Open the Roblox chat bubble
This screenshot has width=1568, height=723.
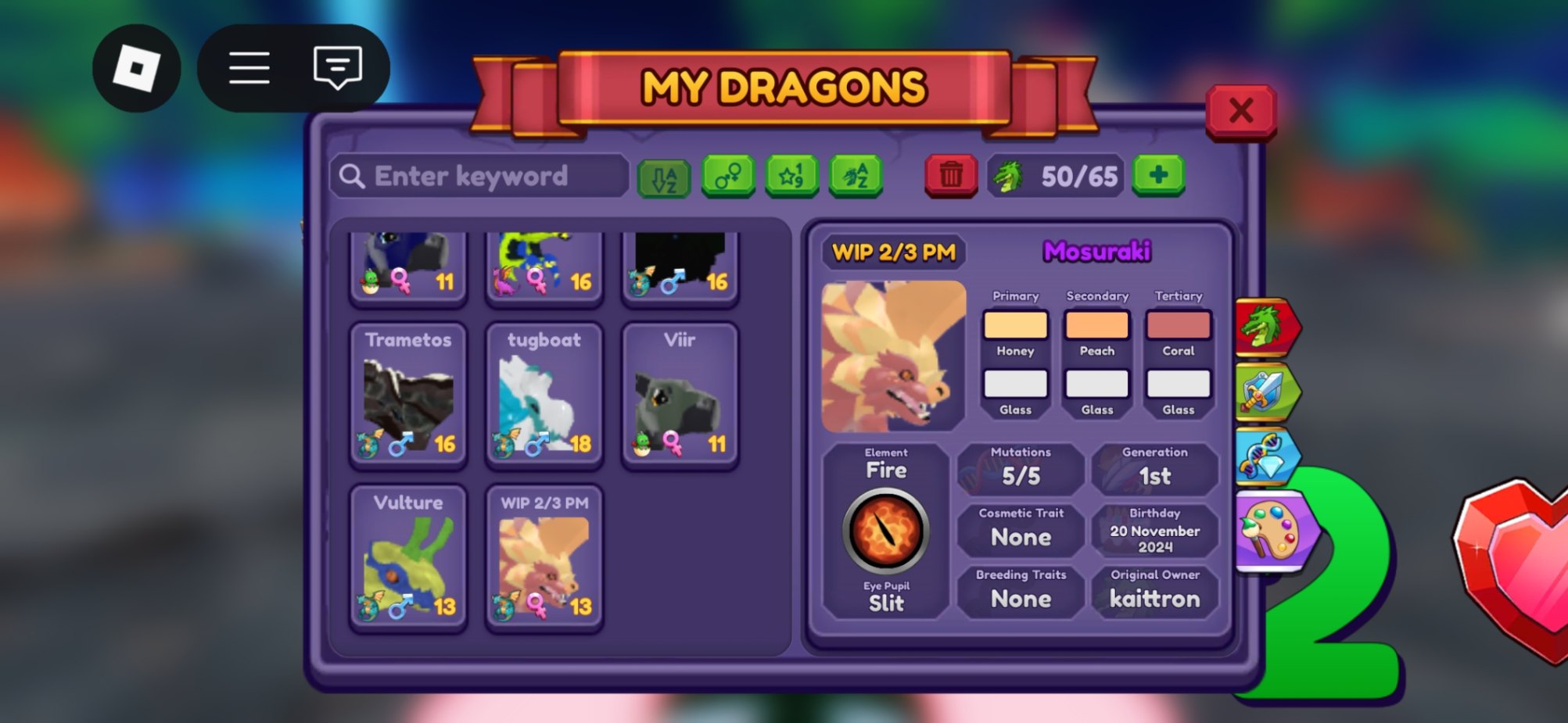[x=336, y=67]
